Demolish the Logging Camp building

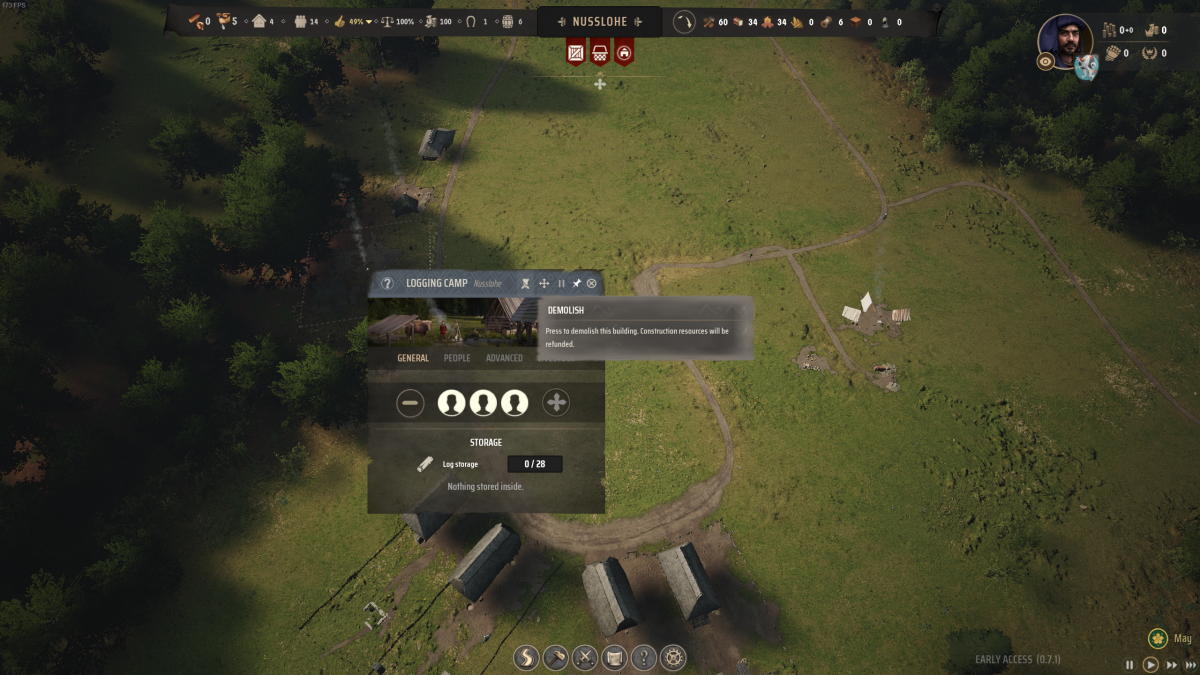pyautogui.click(x=526, y=284)
